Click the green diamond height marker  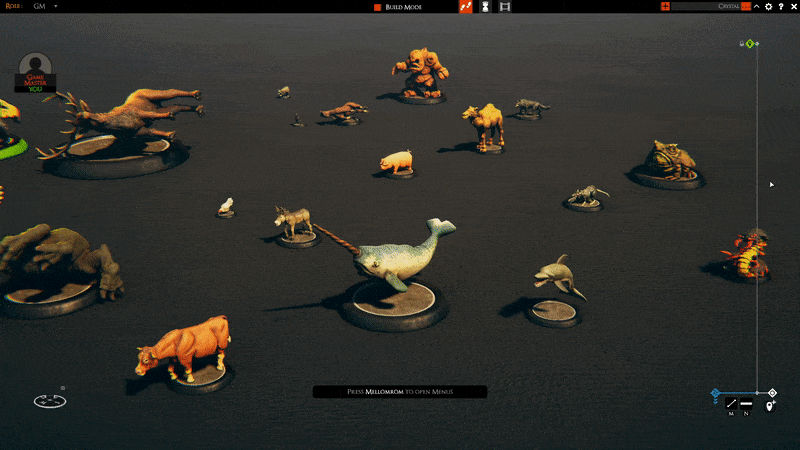pyautogui.click(x=749, y=44)
